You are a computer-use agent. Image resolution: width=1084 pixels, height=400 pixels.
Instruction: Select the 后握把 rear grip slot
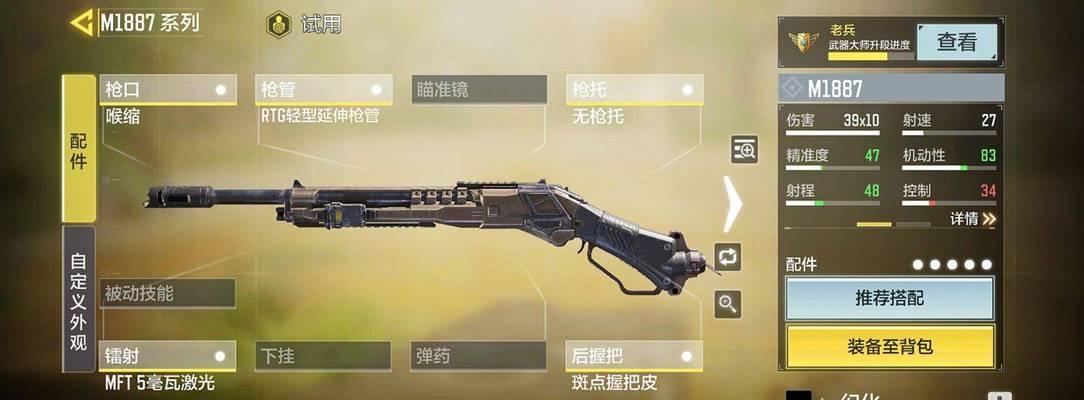(x=634, y=356)
